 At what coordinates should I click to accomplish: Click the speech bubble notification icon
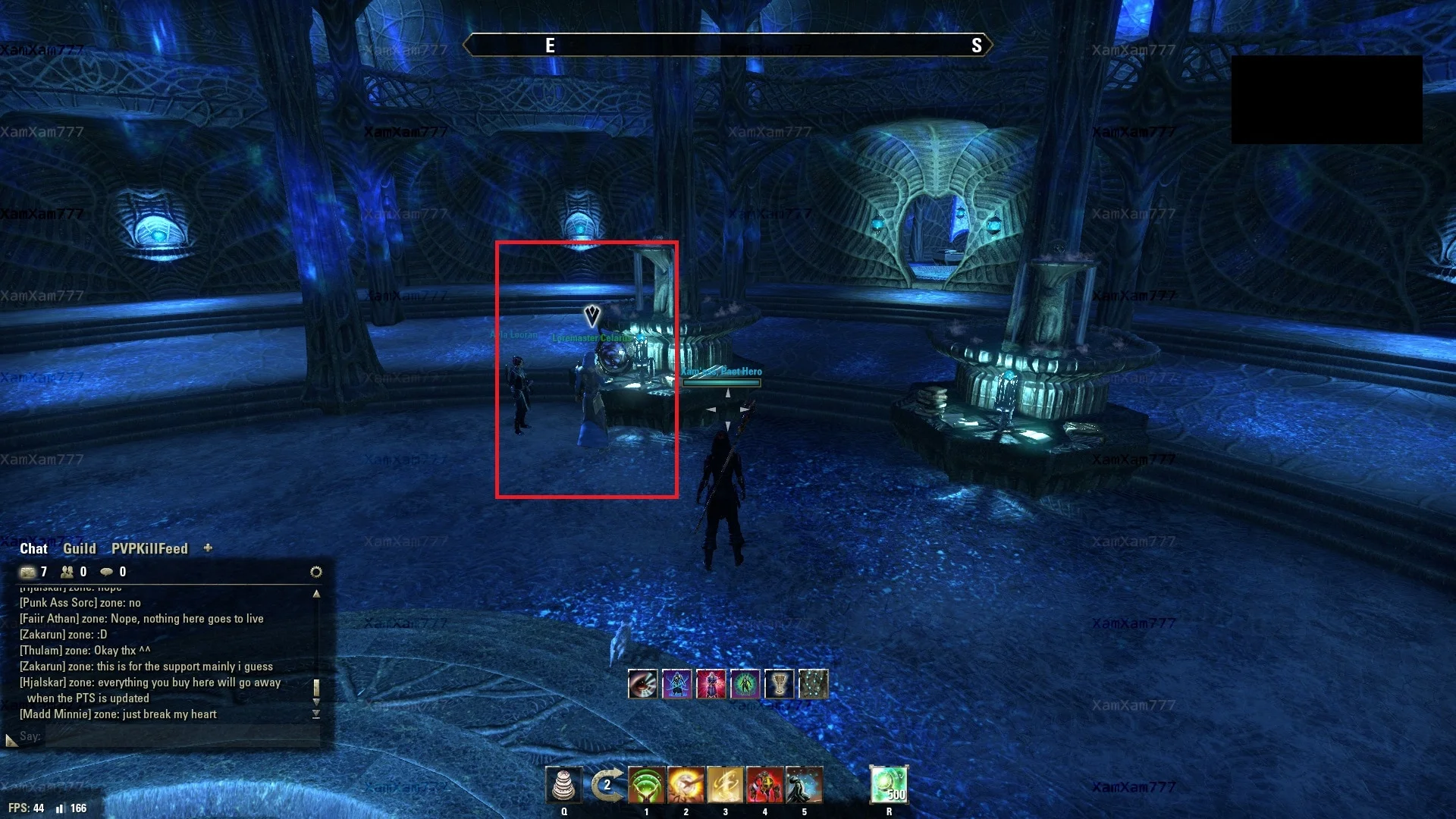coord(107,572)
